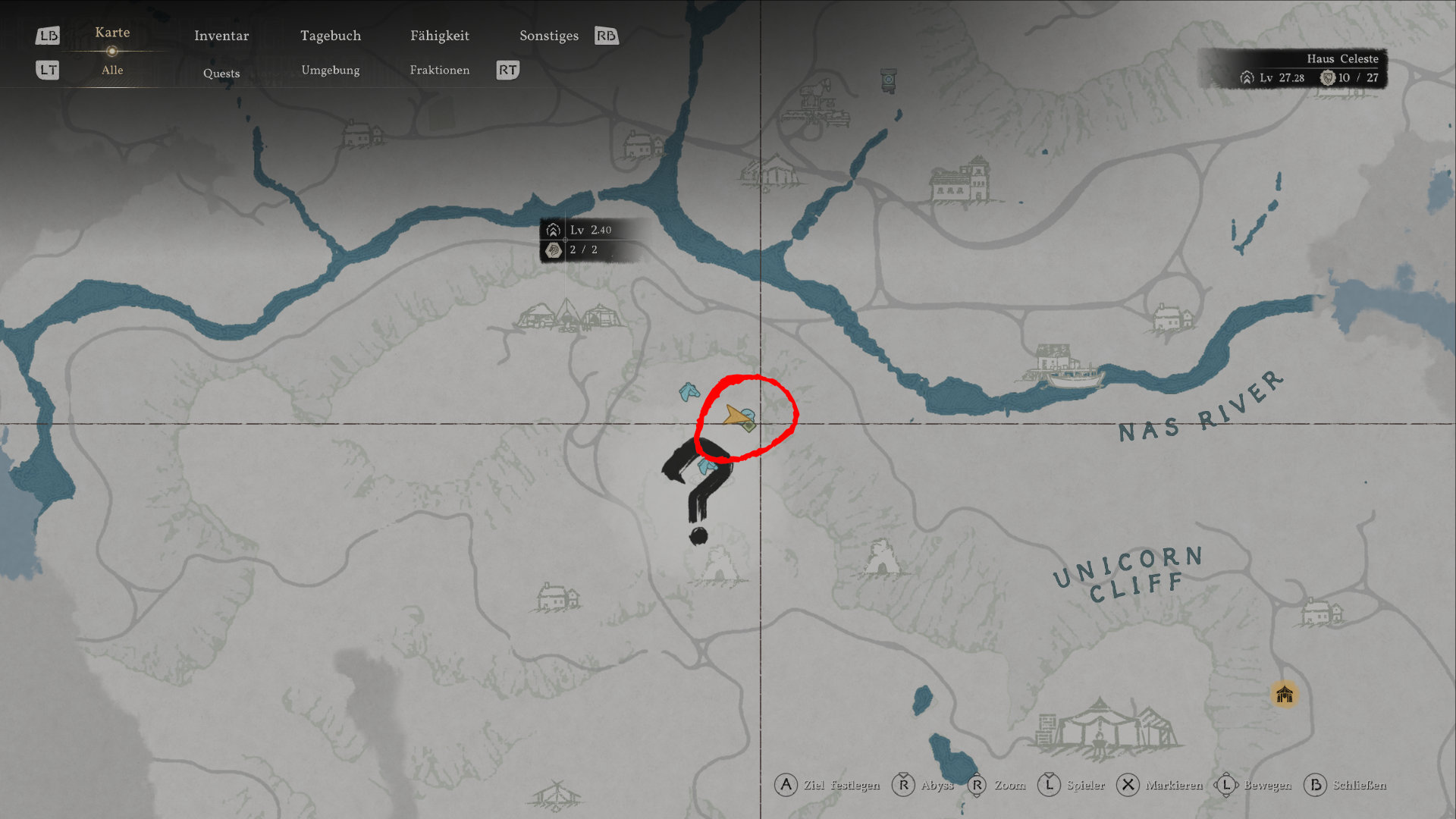Select the Fähigkeit tab
The height and width of the screenshot is (819, 1456).
point(440,36)
